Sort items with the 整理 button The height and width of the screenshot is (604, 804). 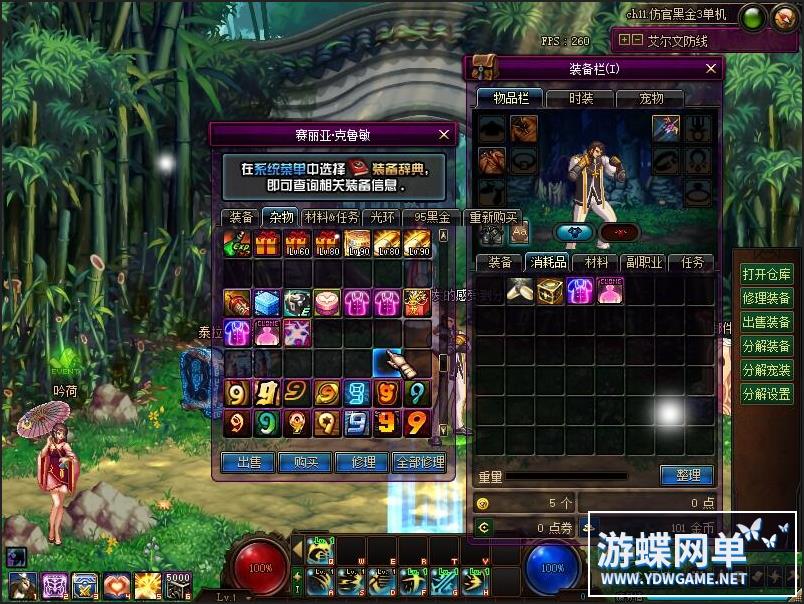(x=687, y=476)
